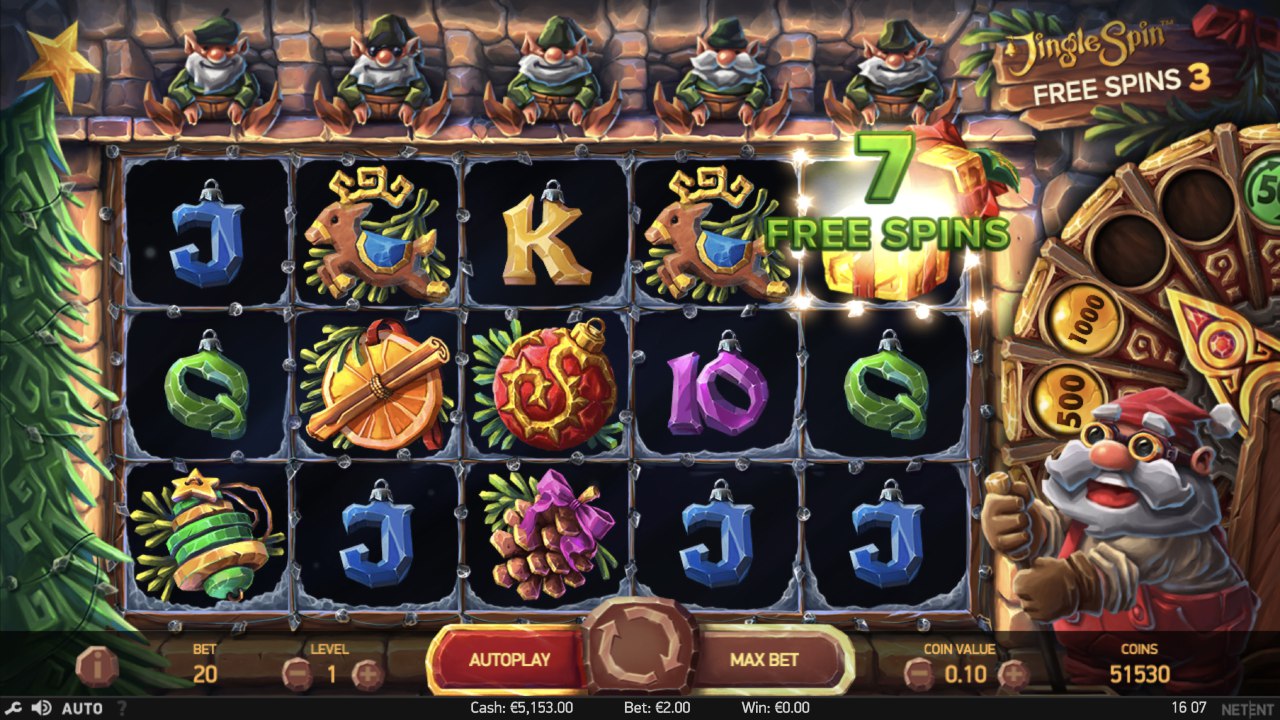1280x720 pixels.
Task: Increase the bet level
Action: click(367, 675)
